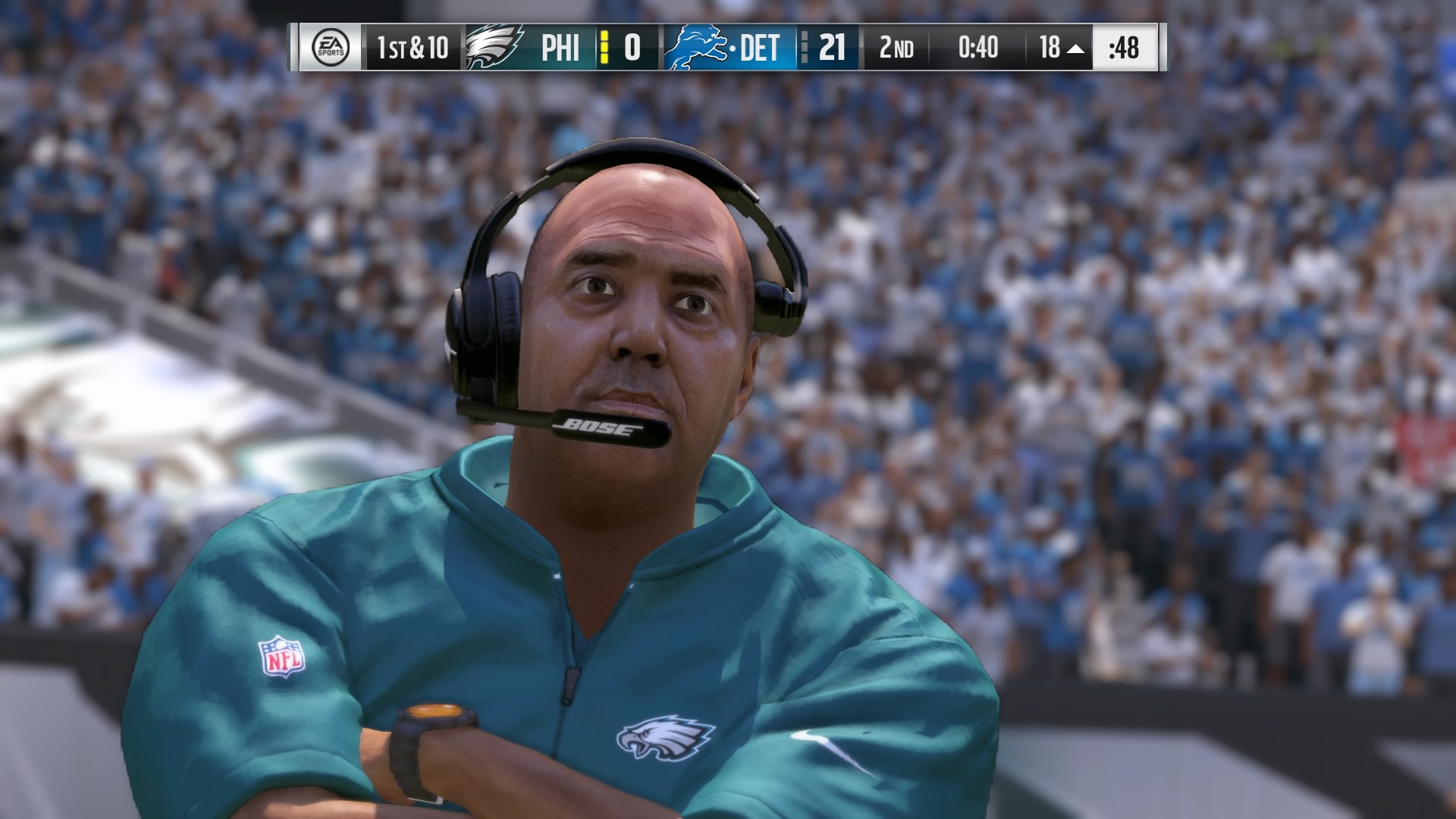The image size is (1456, 819).
Task: Select the Detroit Lions logo in the scoreboard
Action: tap(696, 47)
